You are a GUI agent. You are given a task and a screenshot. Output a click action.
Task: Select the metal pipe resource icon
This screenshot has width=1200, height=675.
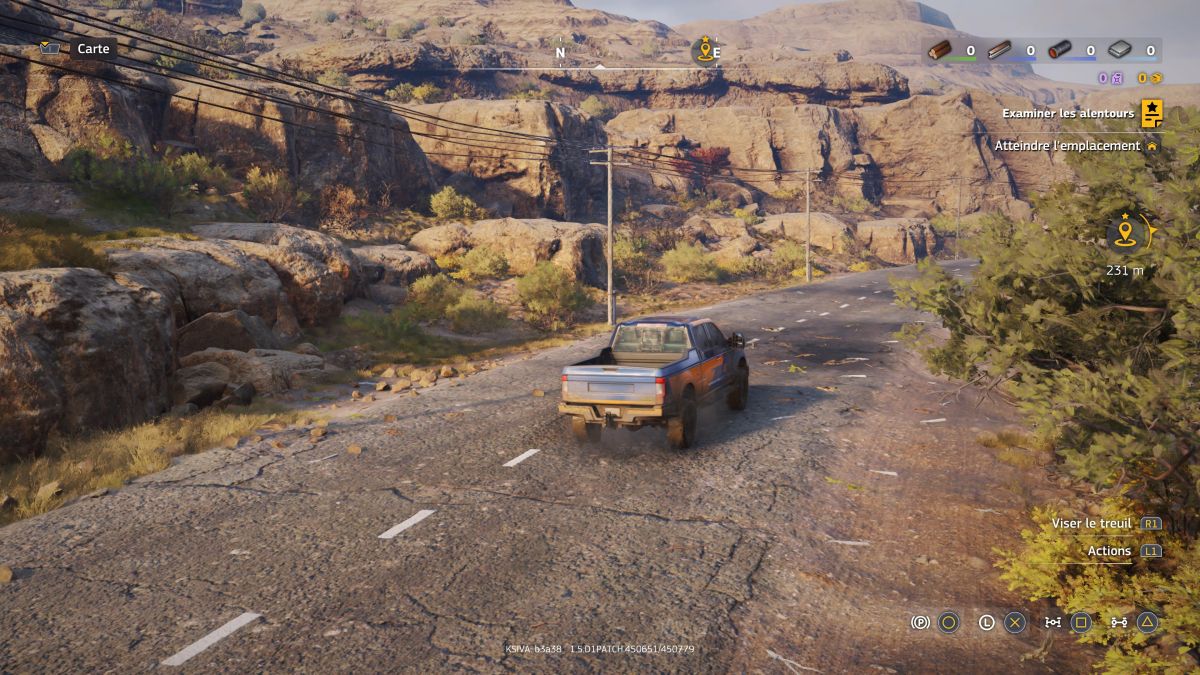click(1060, 50)
